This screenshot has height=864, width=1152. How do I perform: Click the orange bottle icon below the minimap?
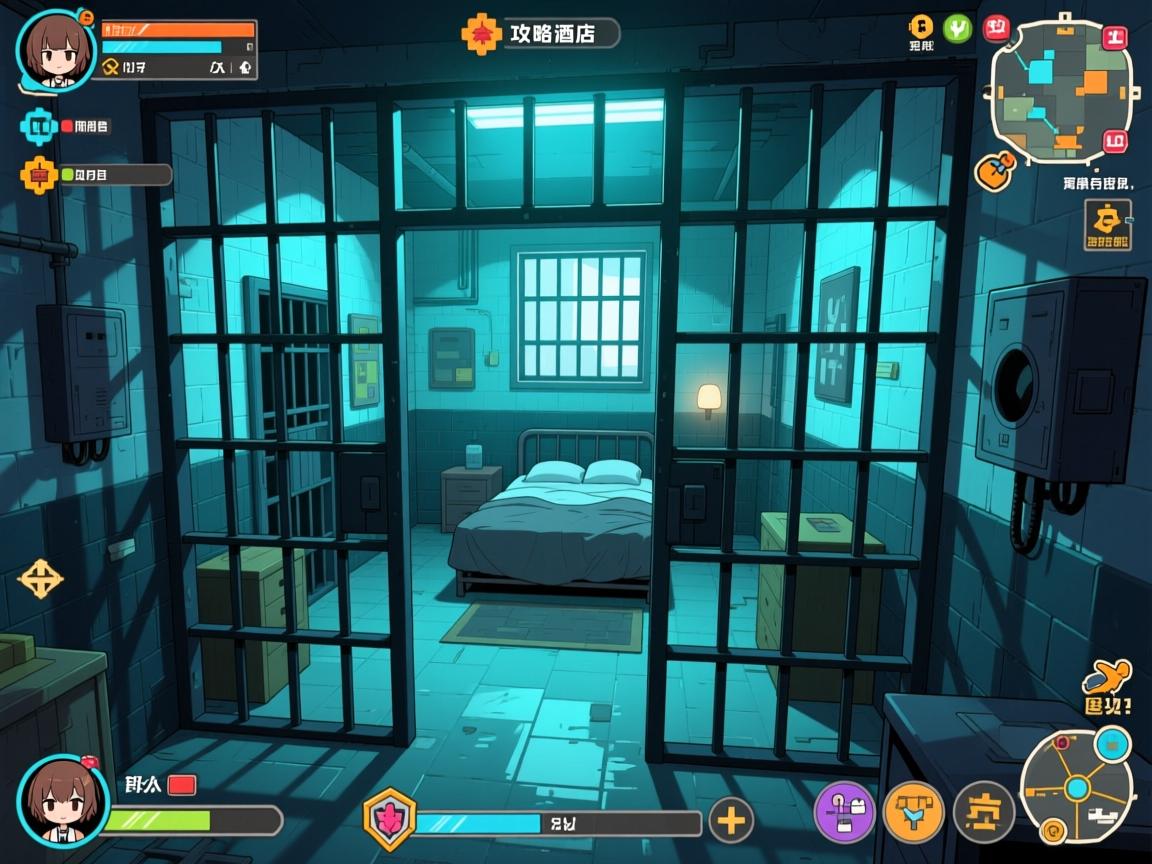[994, 170]
